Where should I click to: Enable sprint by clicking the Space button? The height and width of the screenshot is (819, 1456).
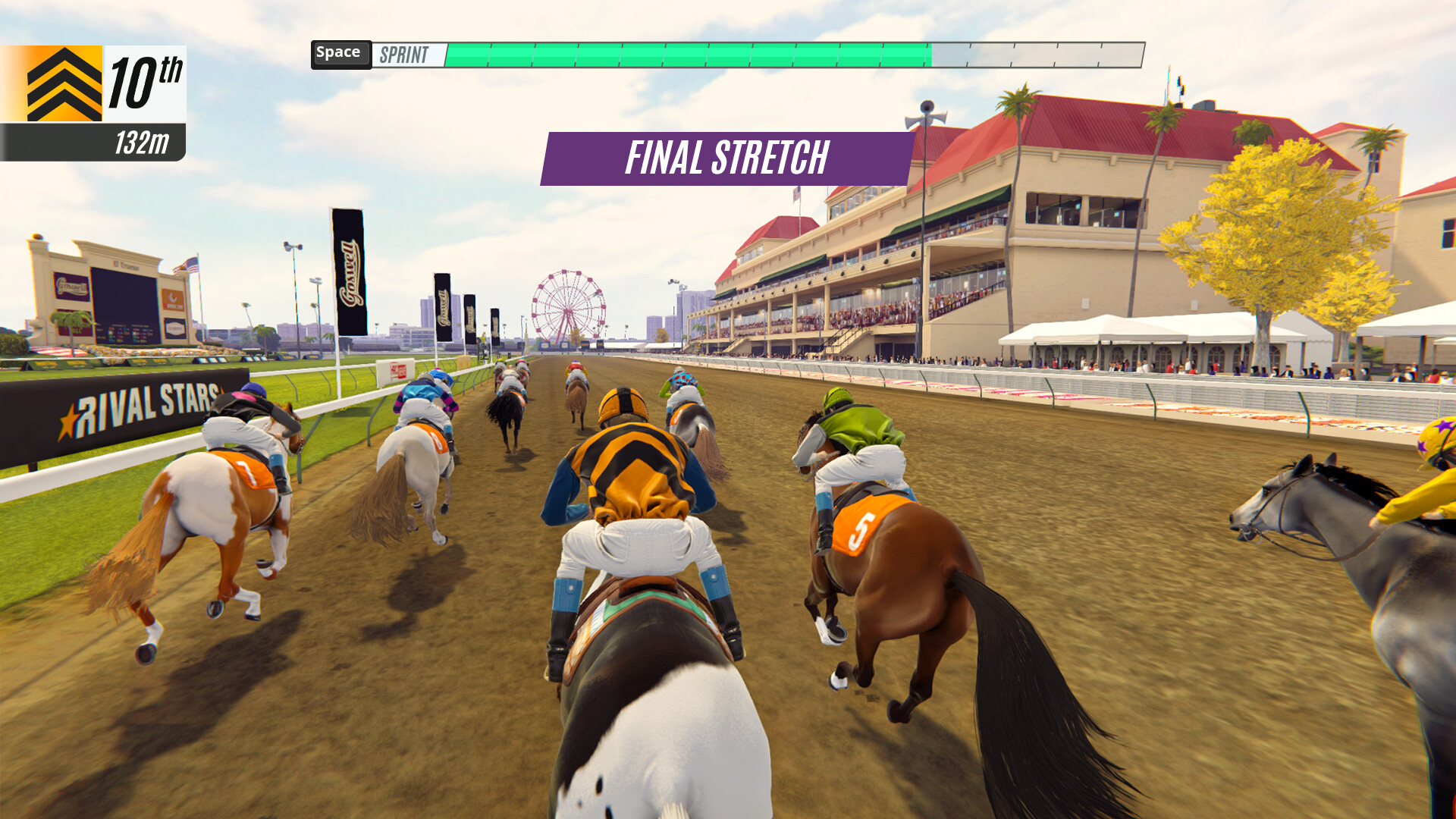click(340, 52)
